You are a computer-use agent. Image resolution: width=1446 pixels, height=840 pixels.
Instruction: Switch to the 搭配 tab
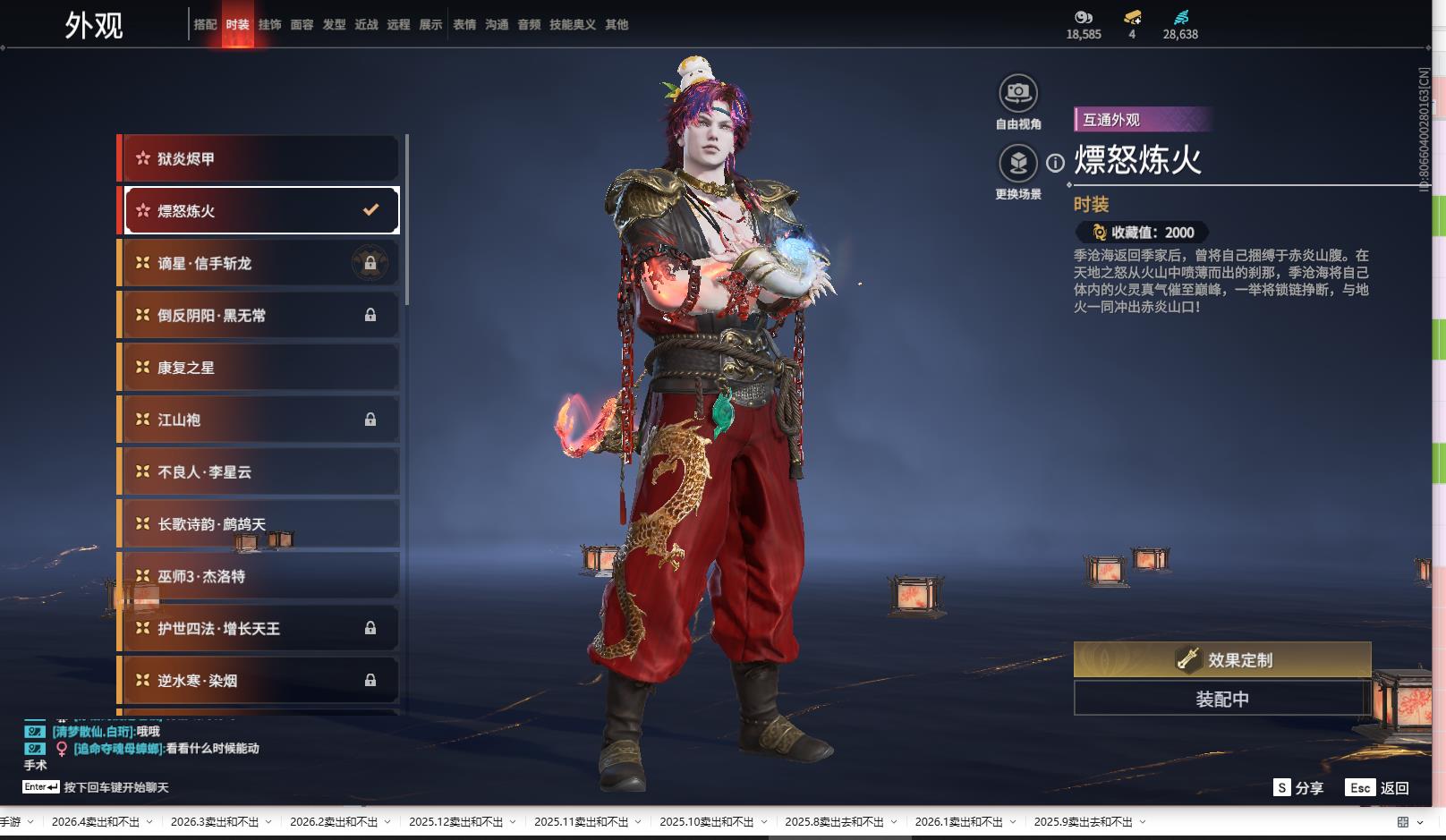click(x=205, y=25)
